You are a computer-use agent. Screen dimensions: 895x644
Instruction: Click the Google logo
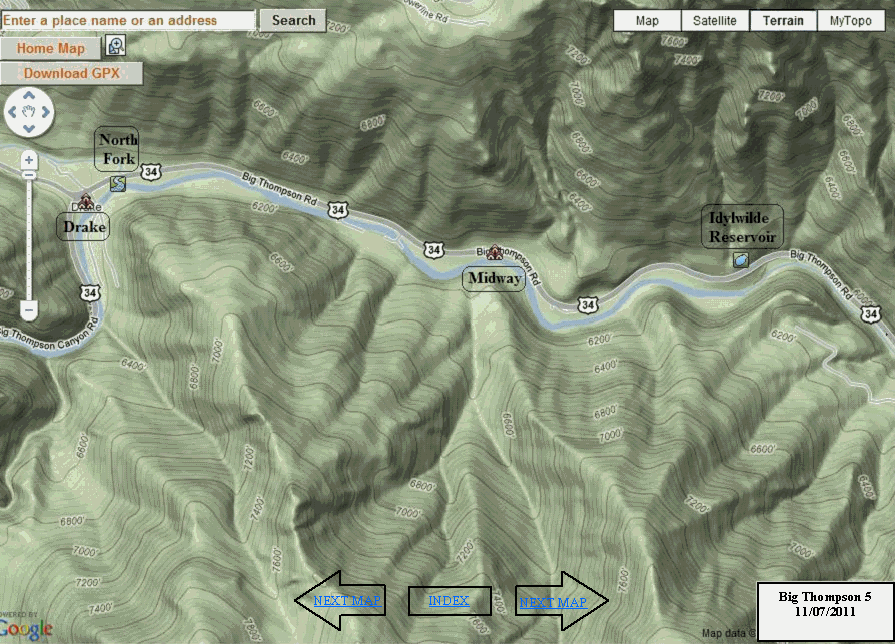[x=26, y=628]
